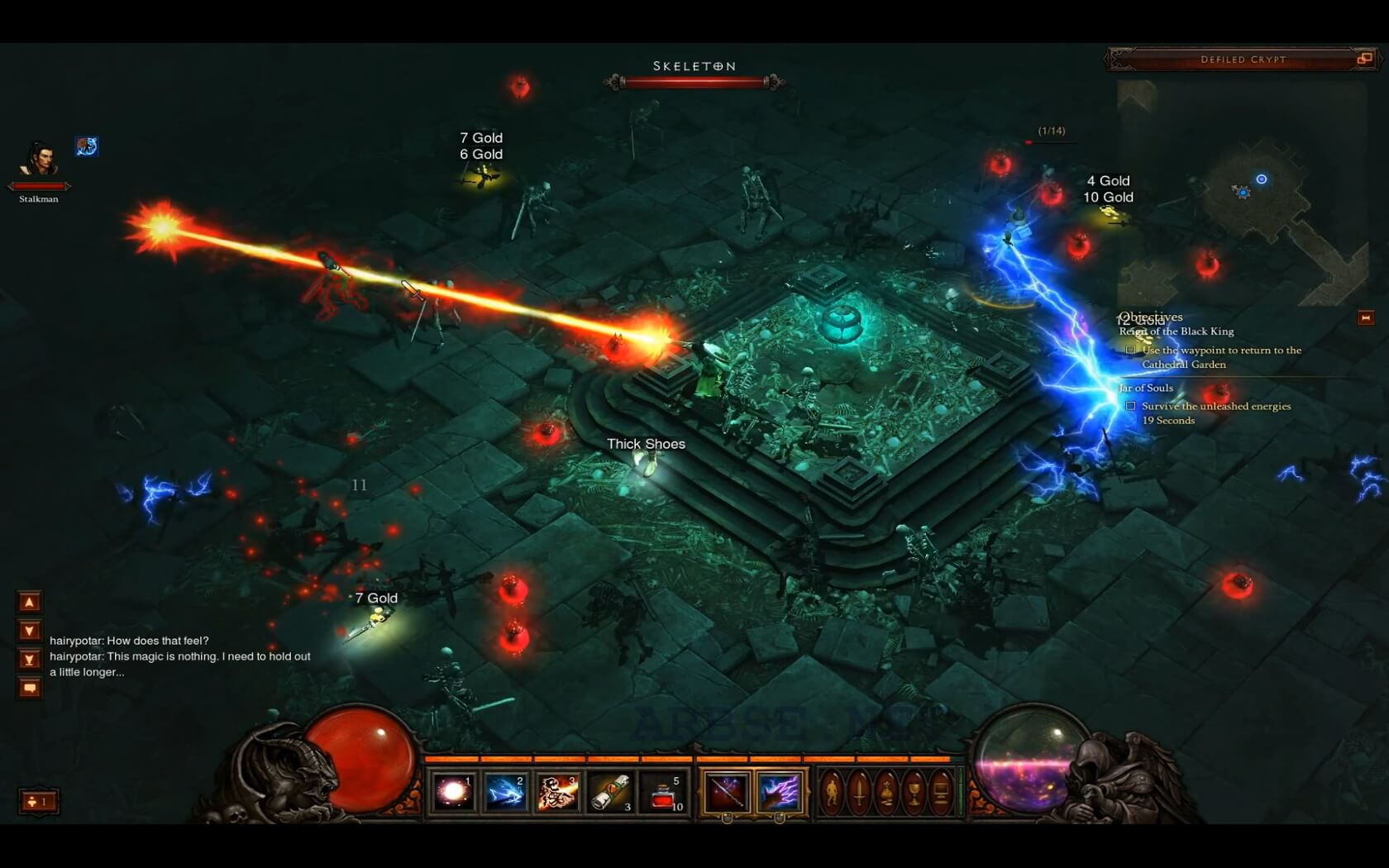Check the 'Survive the unleashed energies' checkbox

coord(1130,406)
